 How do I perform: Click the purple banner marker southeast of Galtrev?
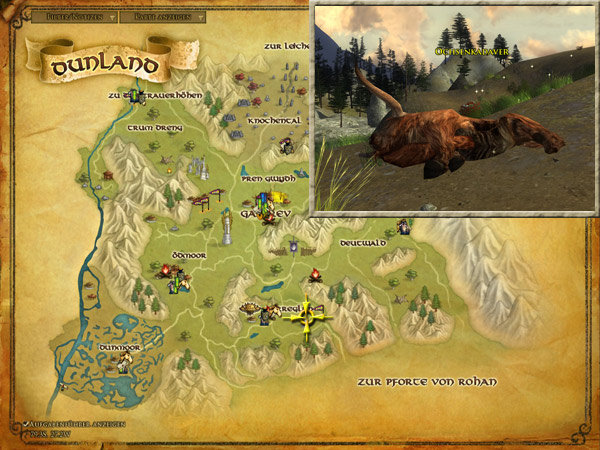click(293, 246)
